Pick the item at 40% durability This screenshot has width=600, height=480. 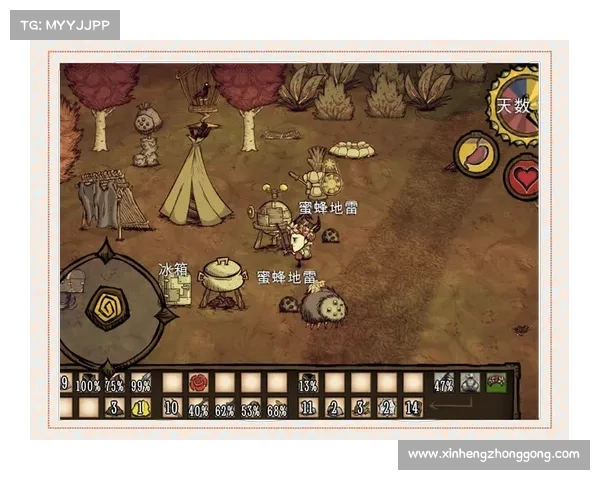coord(199,407)
